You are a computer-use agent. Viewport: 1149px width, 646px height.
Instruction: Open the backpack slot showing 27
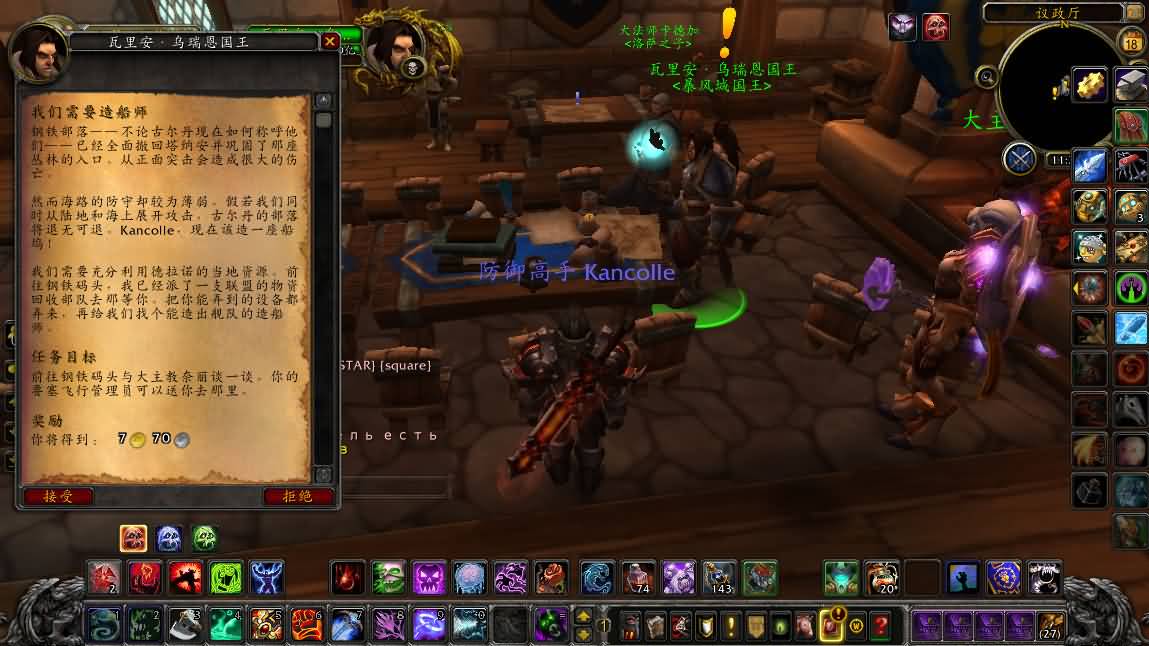pyautogui.click(x=1050, y=627)
